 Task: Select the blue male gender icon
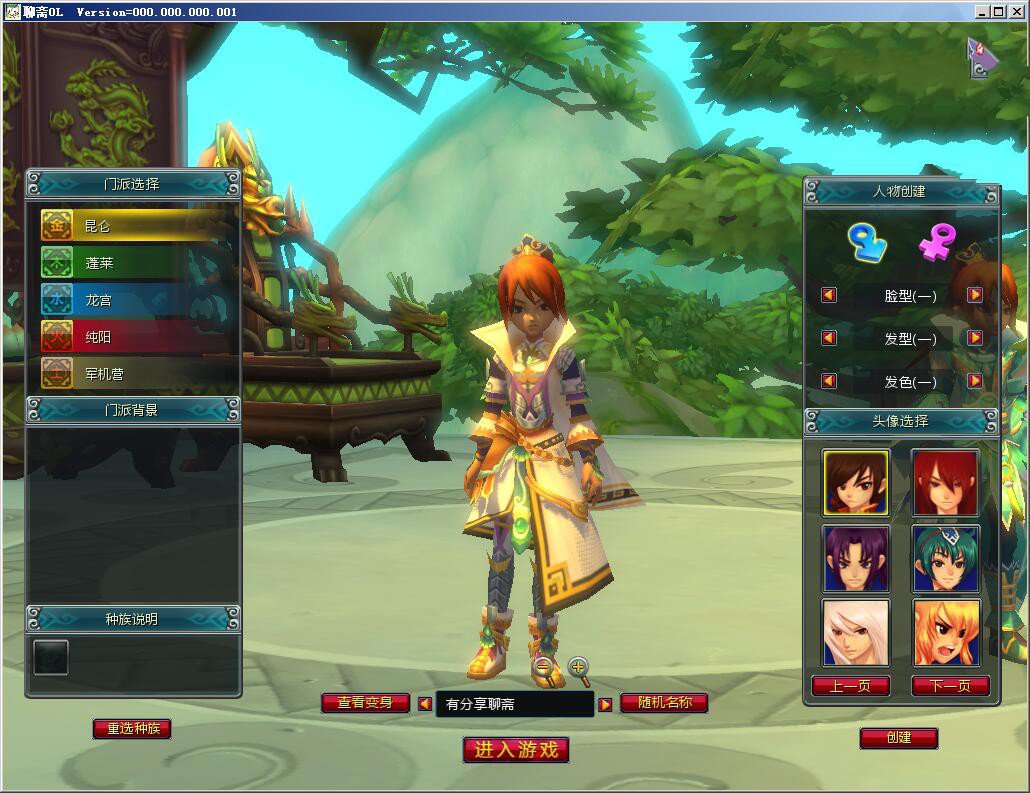pos(866,243)
